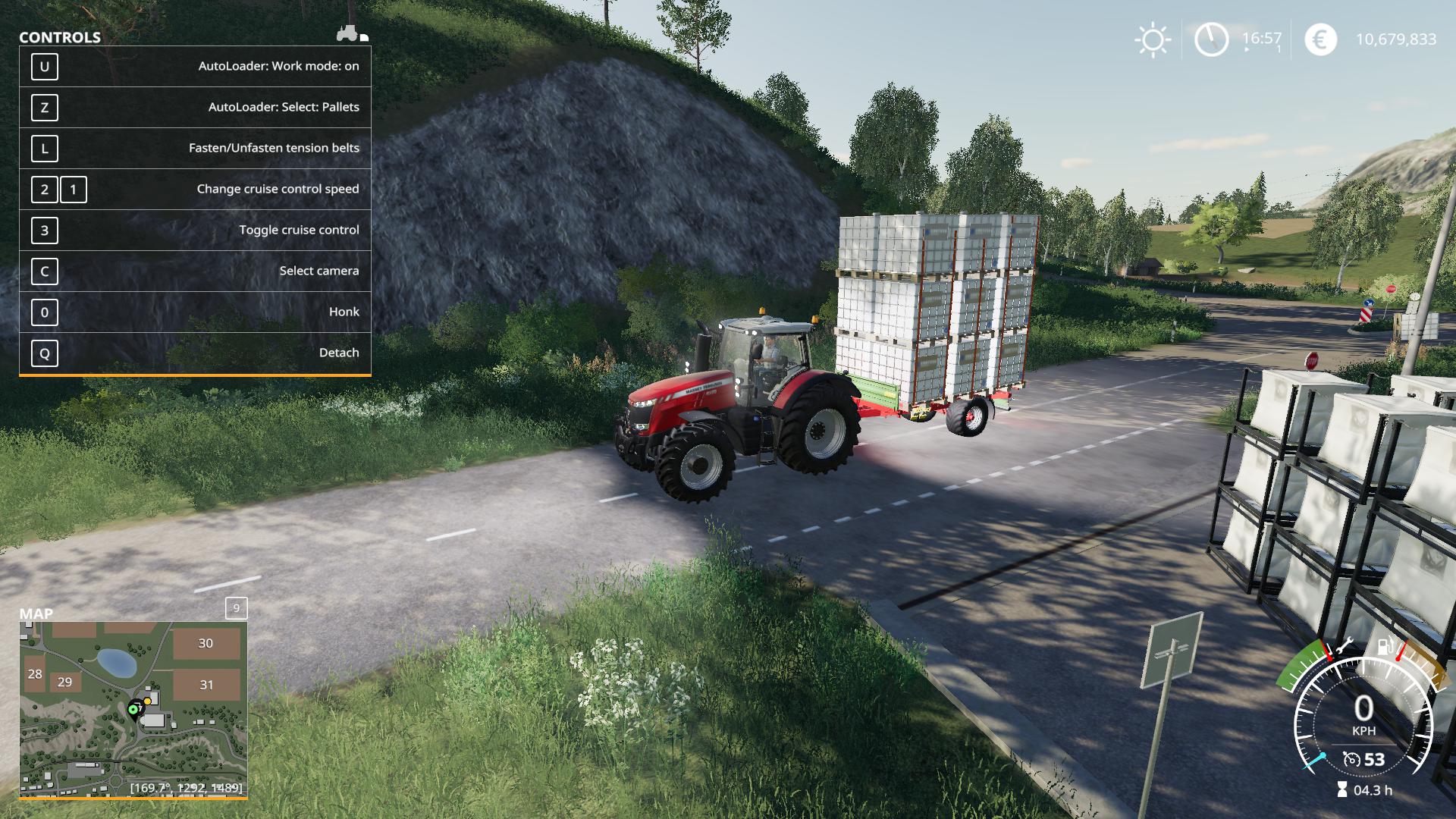Viewport: 1456px width, 819px height.
Task: Select the clock icon beside the time
Action: pyautogui.click(x=1211, y=39)
